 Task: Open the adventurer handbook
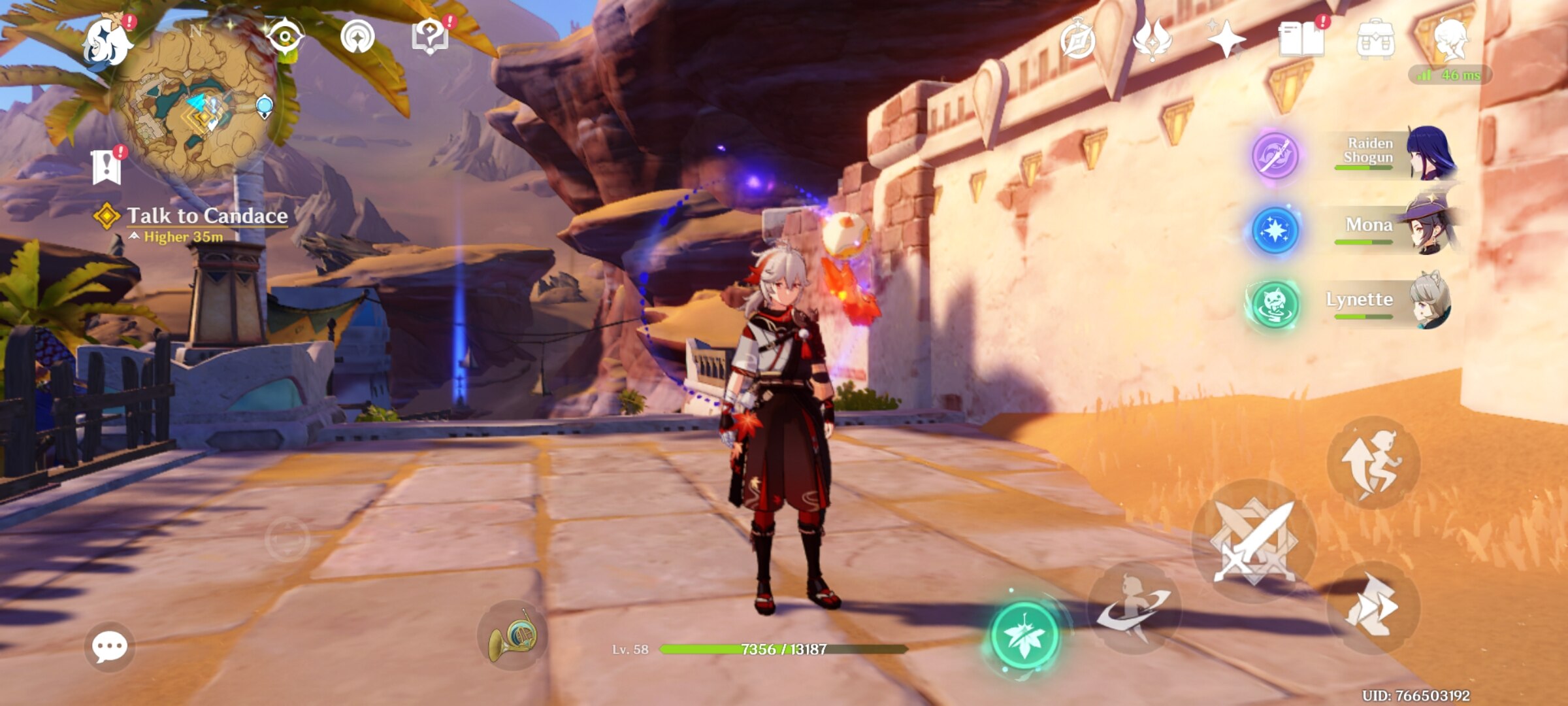click(x=1301, y=39)
